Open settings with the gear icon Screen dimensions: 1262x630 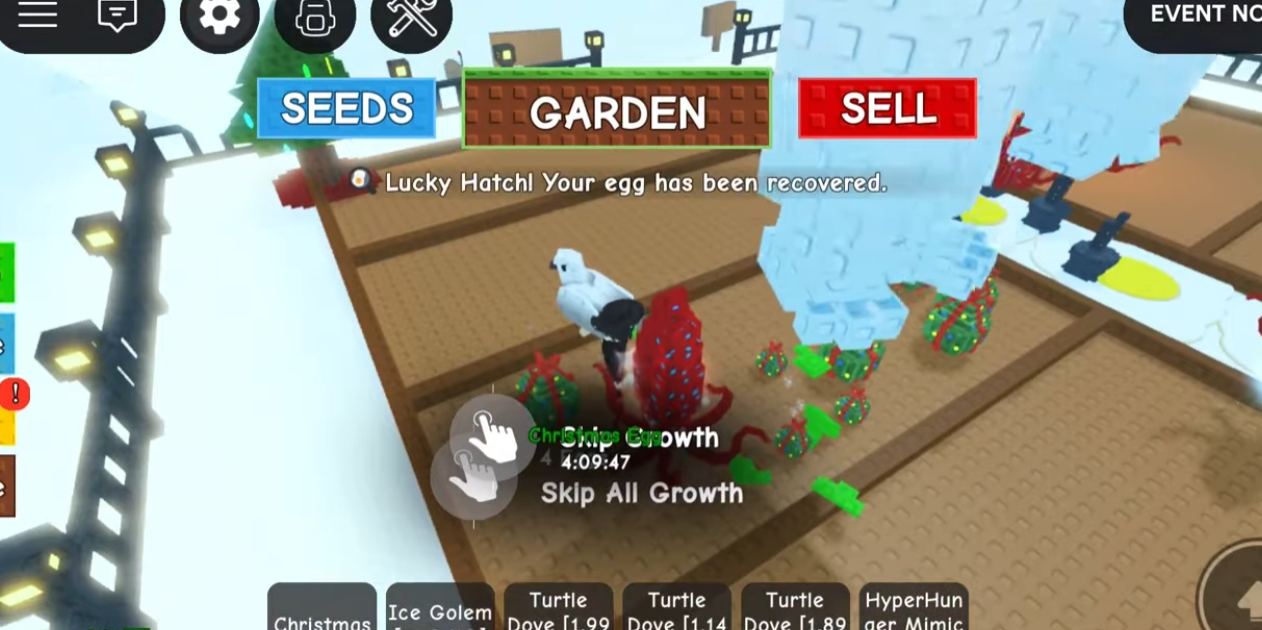tap(219, 17)
